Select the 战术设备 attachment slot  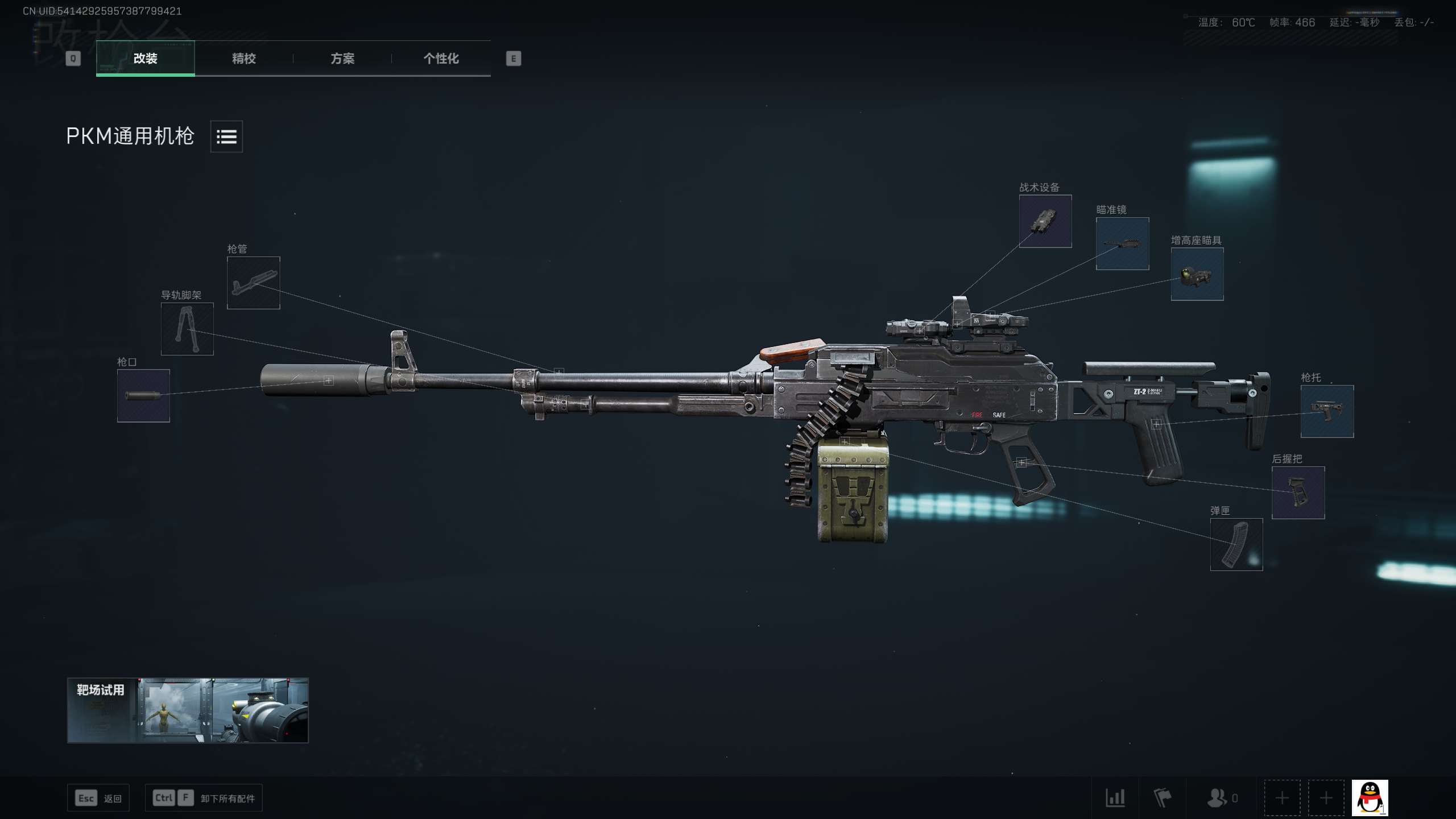point(1045,221)
